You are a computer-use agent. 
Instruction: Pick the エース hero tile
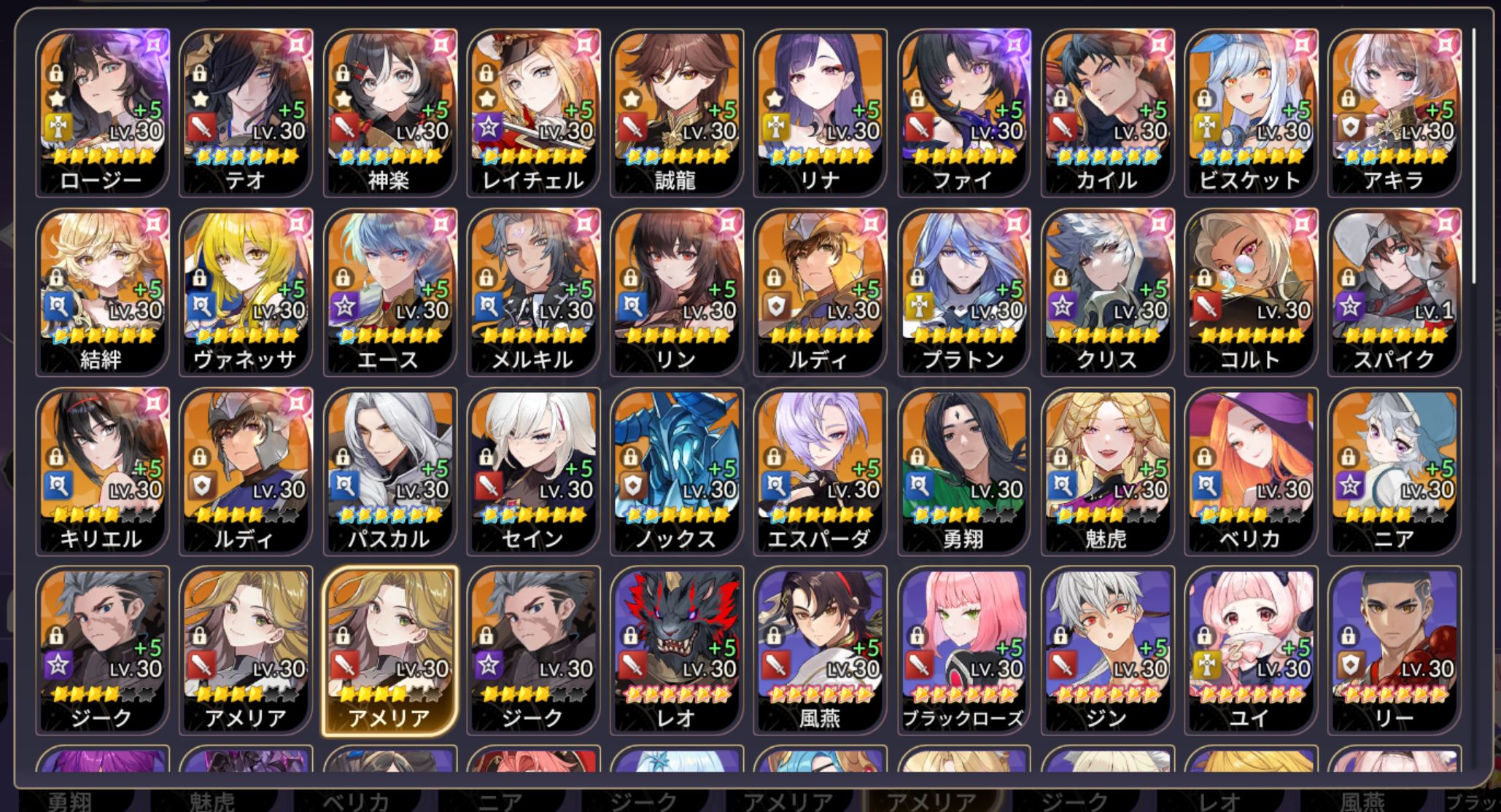pos(389,292)
